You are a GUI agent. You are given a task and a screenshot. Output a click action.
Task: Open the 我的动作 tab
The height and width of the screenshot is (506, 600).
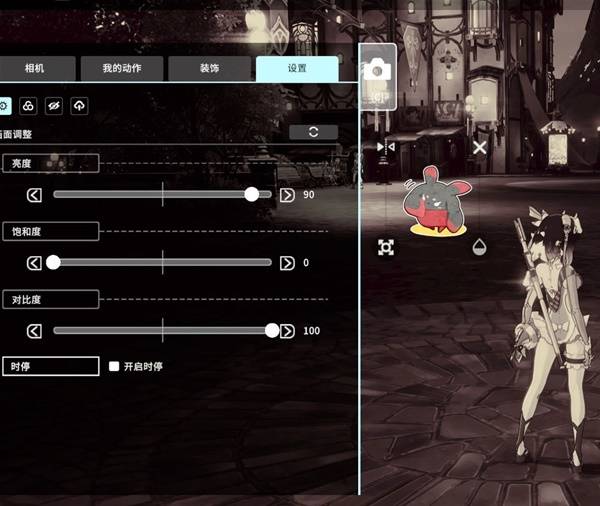(x=122, y=69)
